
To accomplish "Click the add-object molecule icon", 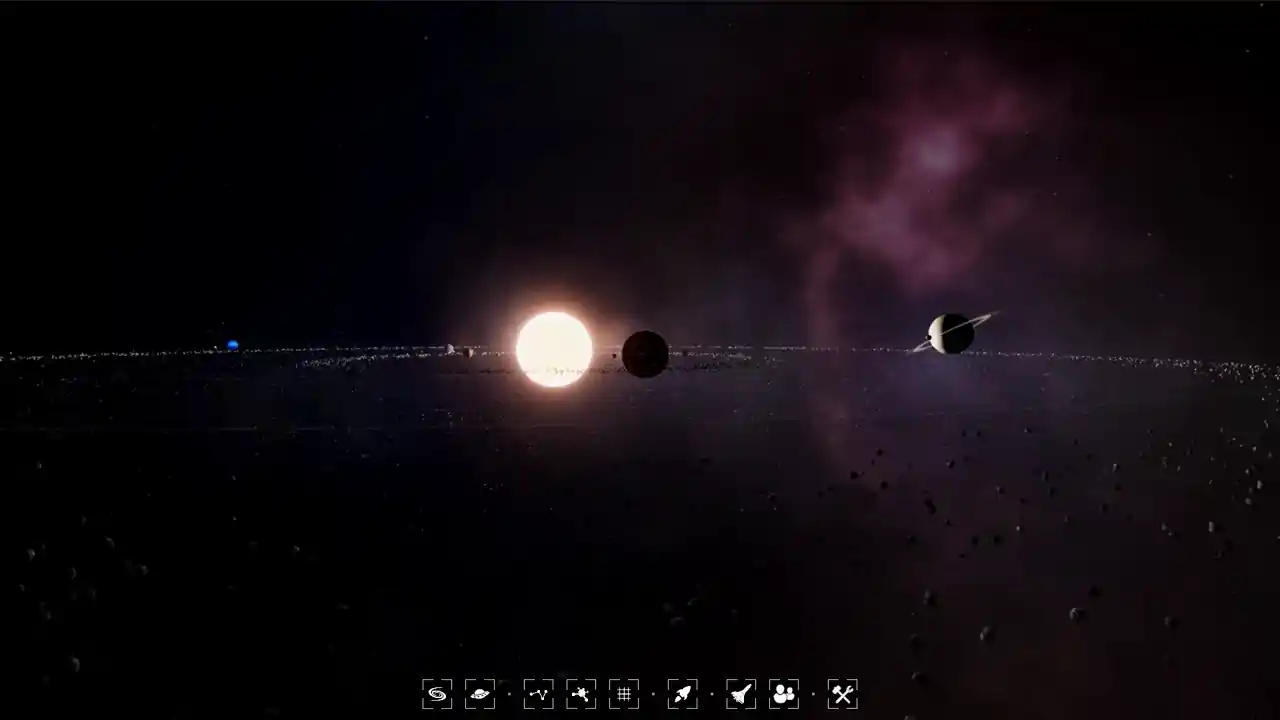I will tap(580, 693).
